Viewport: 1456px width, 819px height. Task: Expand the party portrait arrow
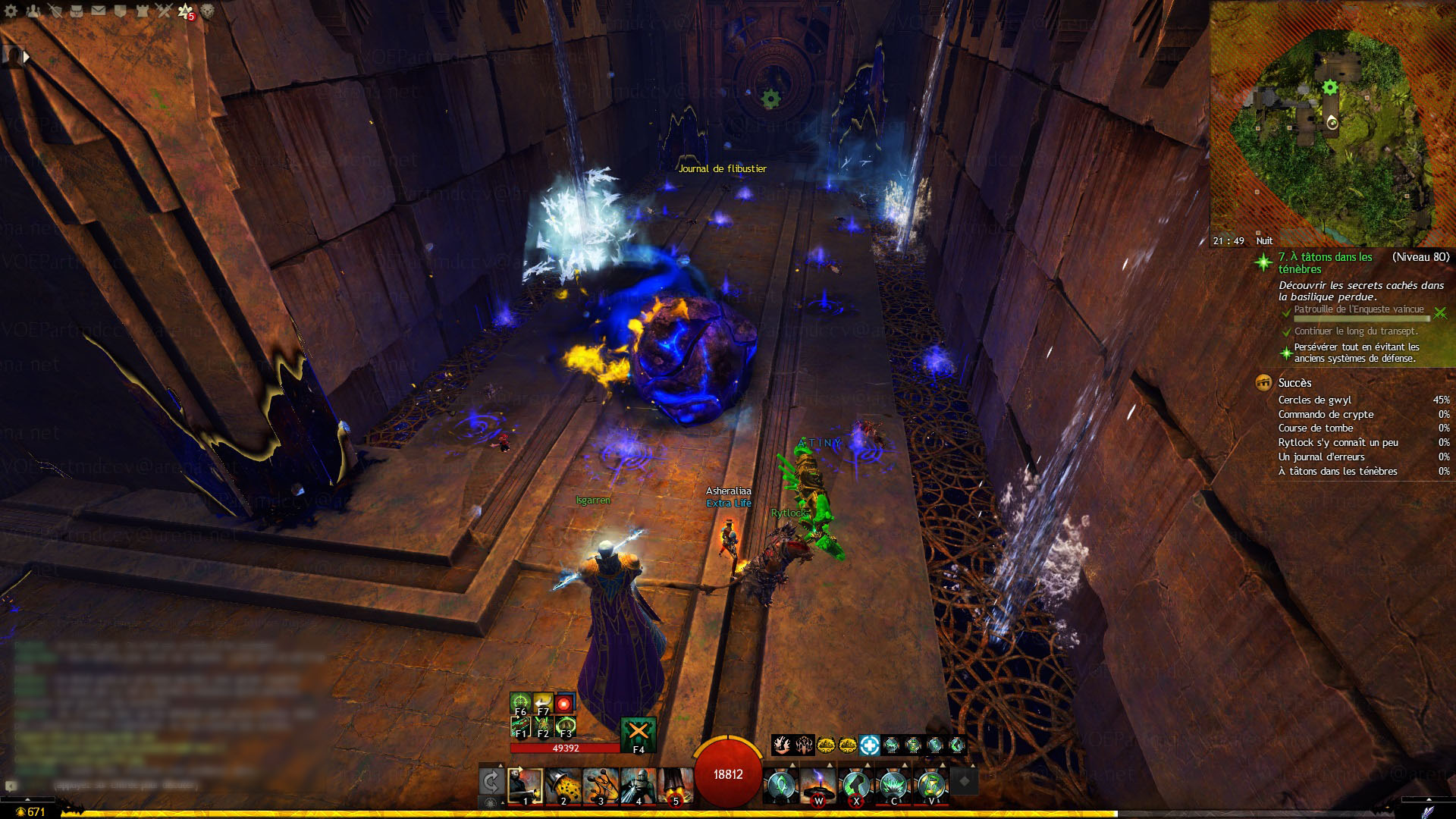pyautogui.click(x=27, y=57)
